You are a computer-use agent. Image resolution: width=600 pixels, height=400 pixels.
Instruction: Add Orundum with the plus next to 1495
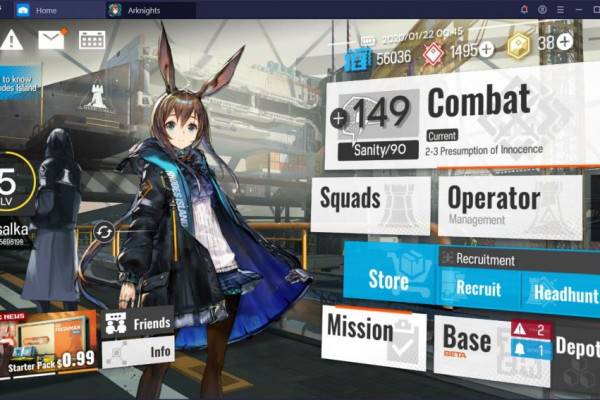point(486,49)
